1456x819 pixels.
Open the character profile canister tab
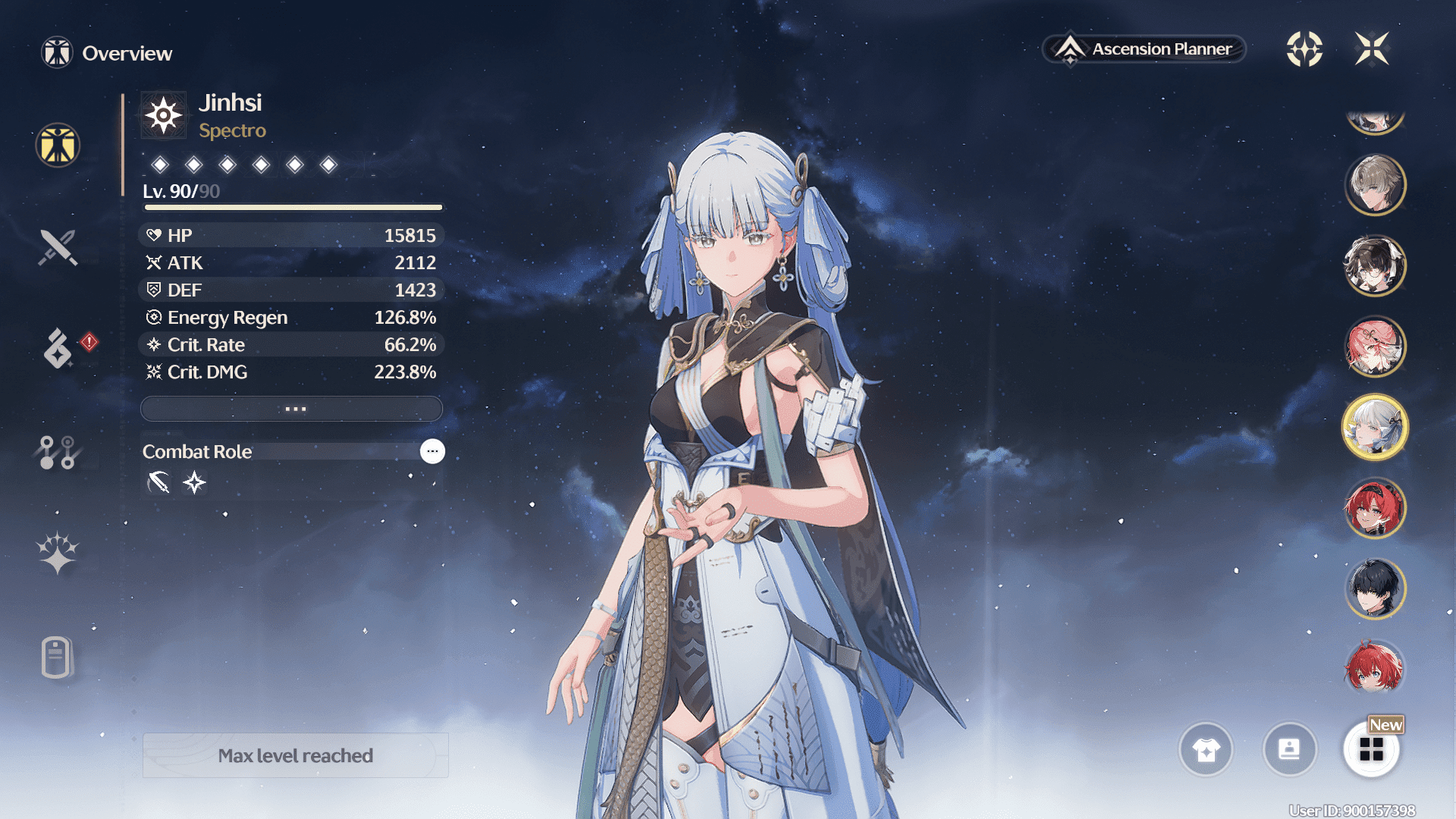point(57,657)
